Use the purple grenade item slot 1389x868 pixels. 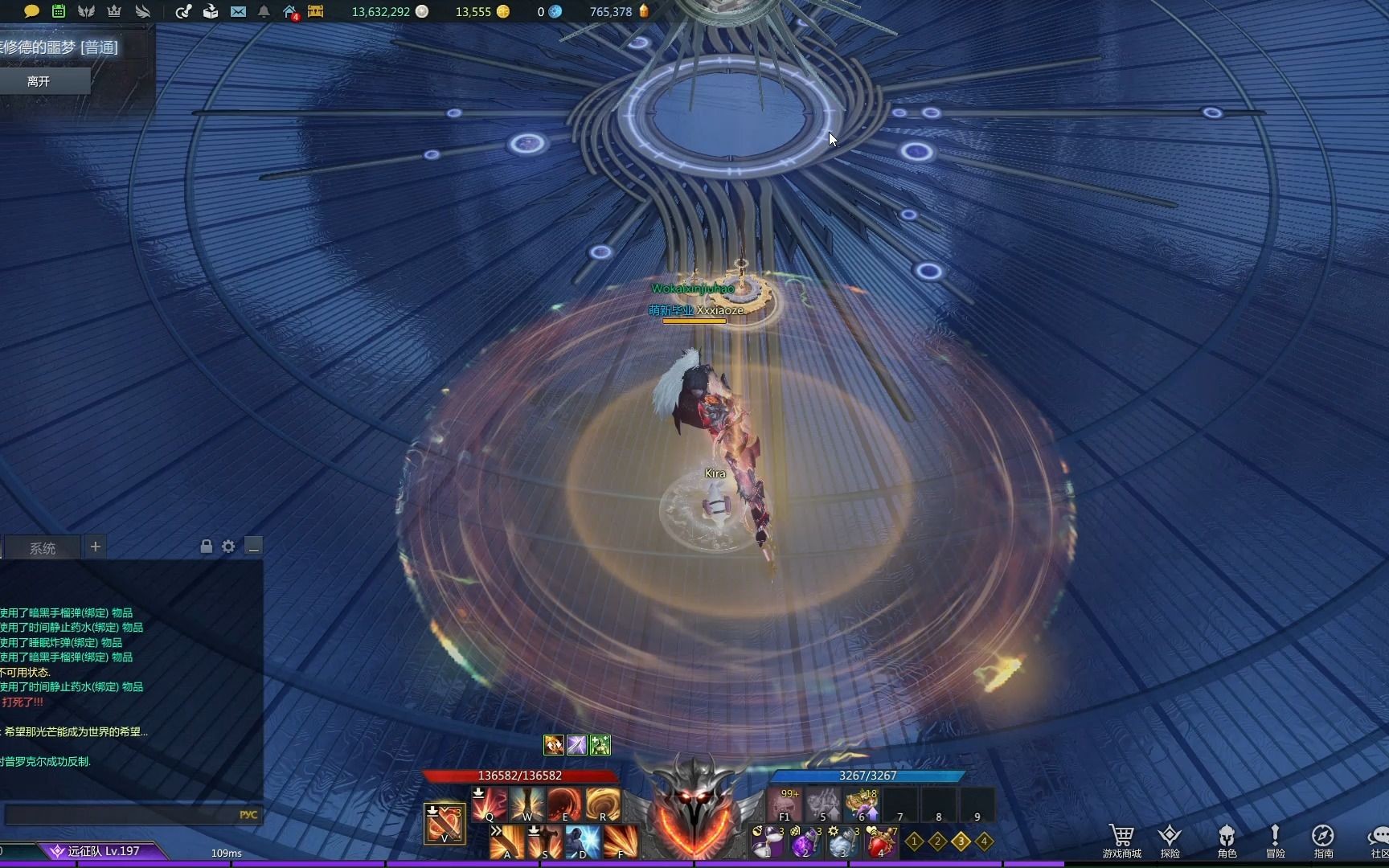(805, 842)
